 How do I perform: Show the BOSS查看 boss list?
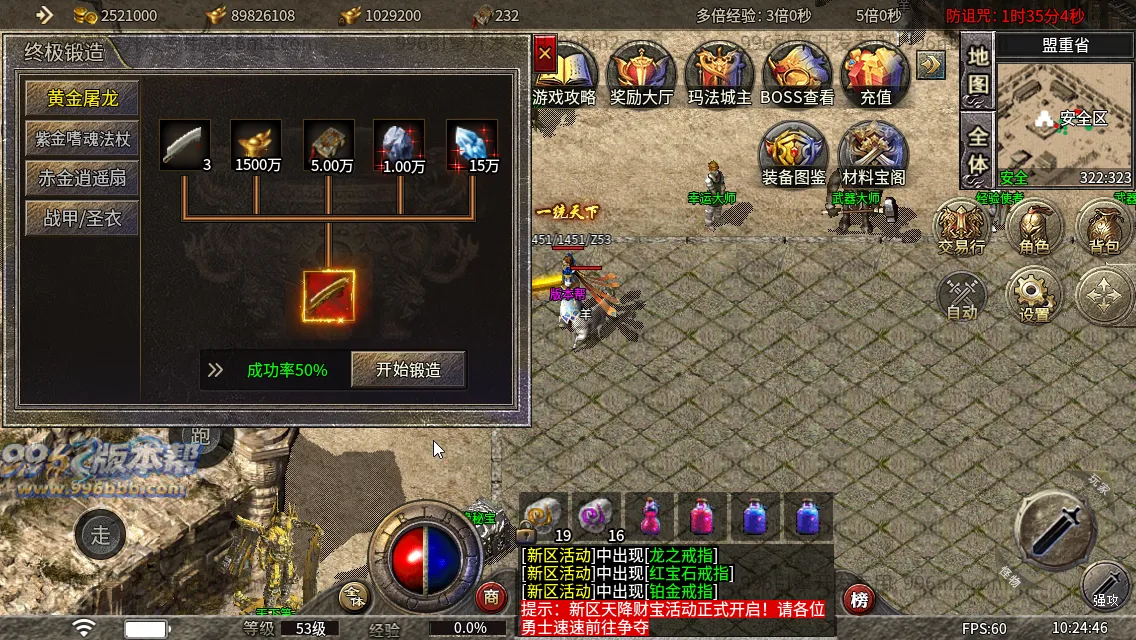797,74
